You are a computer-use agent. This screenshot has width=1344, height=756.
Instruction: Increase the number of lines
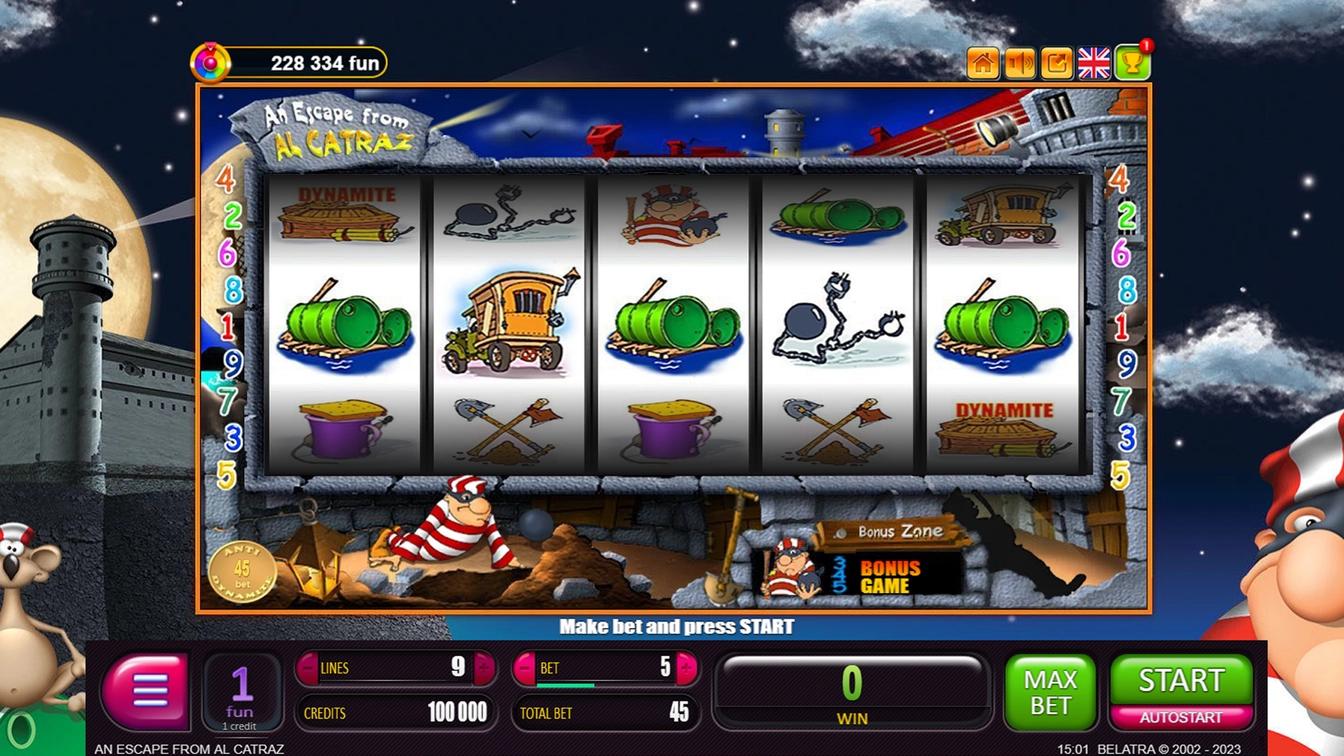[484, 668]
